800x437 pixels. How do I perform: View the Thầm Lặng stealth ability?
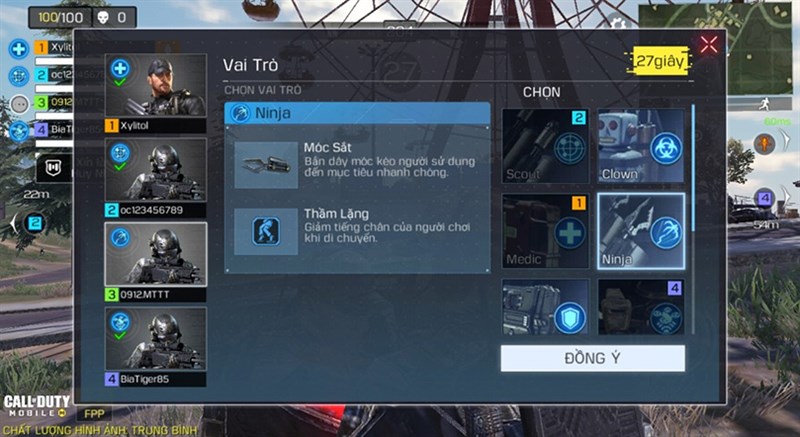[357, 229]
